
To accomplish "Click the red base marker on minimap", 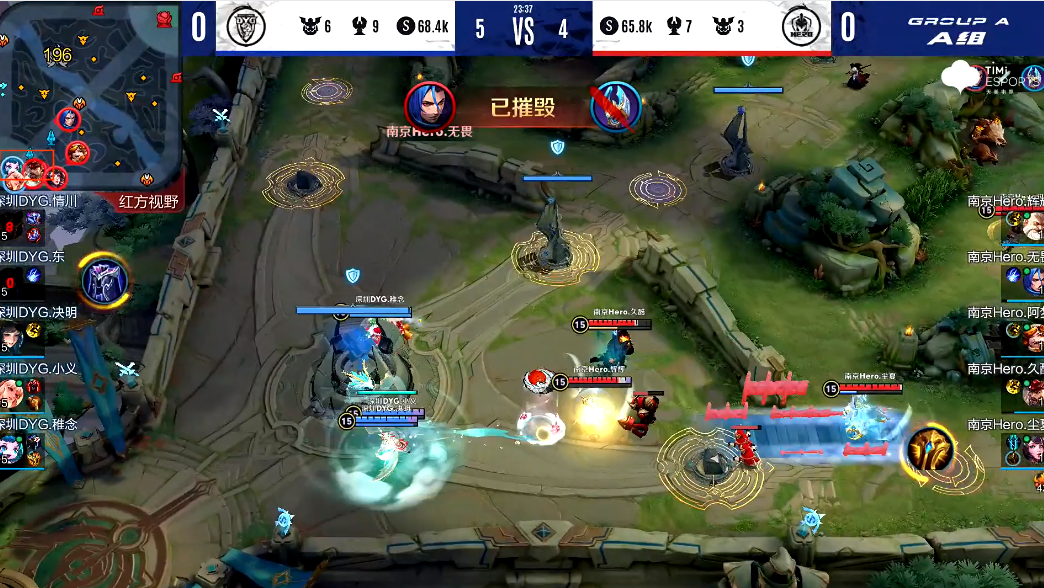I will click(x=146, y=179).
